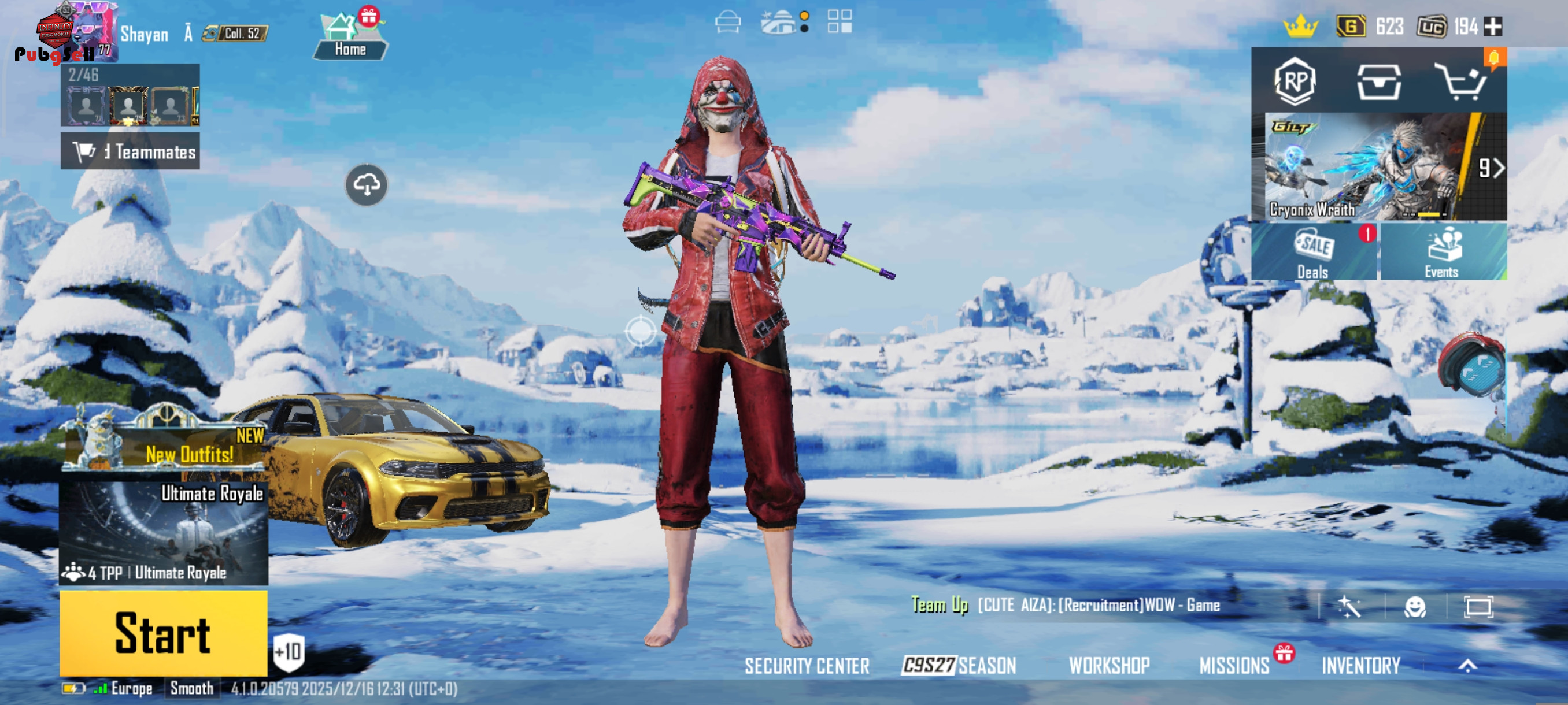Tap the yellow Start button
The width and height of the screenshot is (1568, 705).
[x=163, y=633]
